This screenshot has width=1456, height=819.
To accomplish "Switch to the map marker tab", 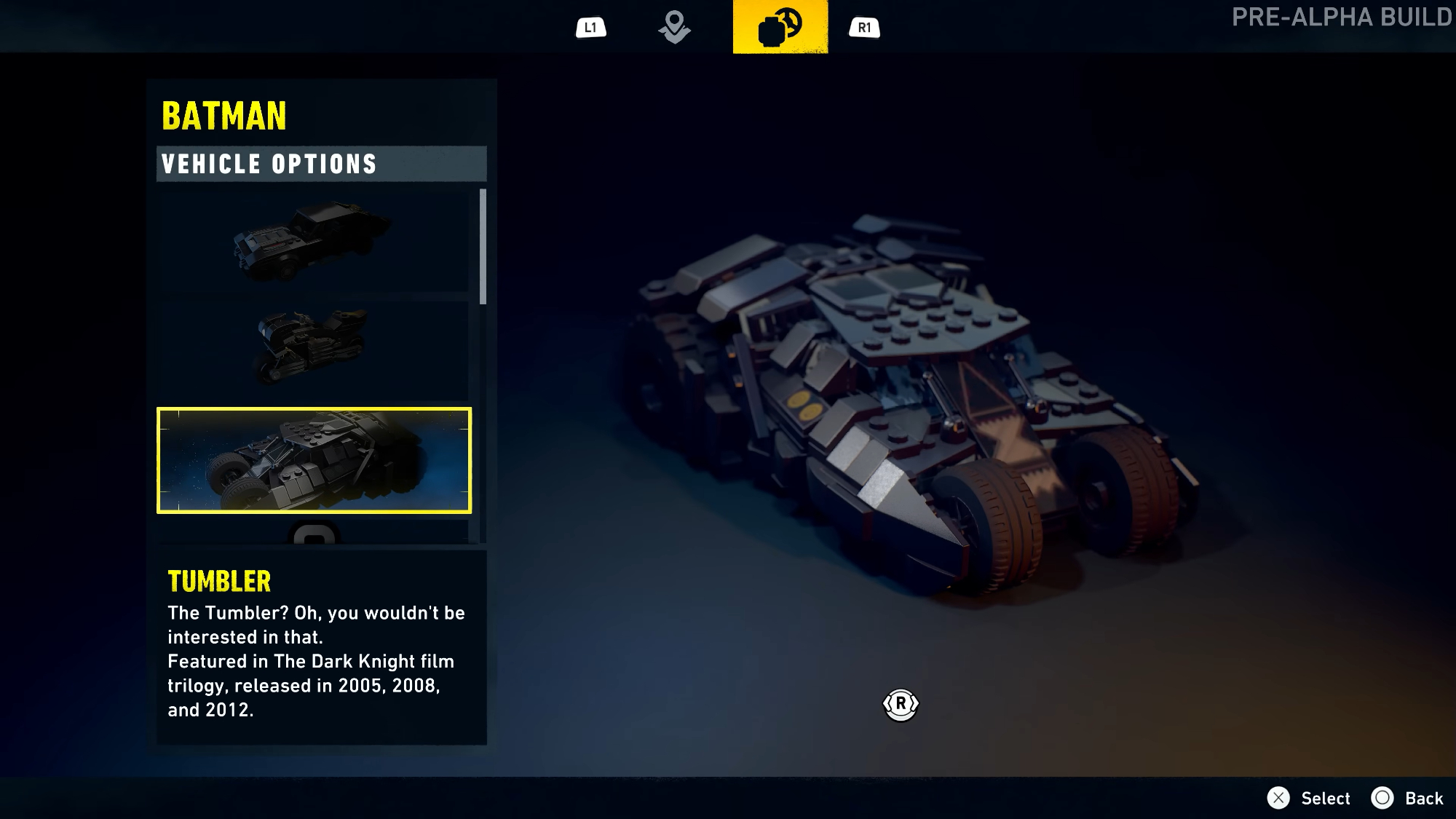I will pos(674,28).
